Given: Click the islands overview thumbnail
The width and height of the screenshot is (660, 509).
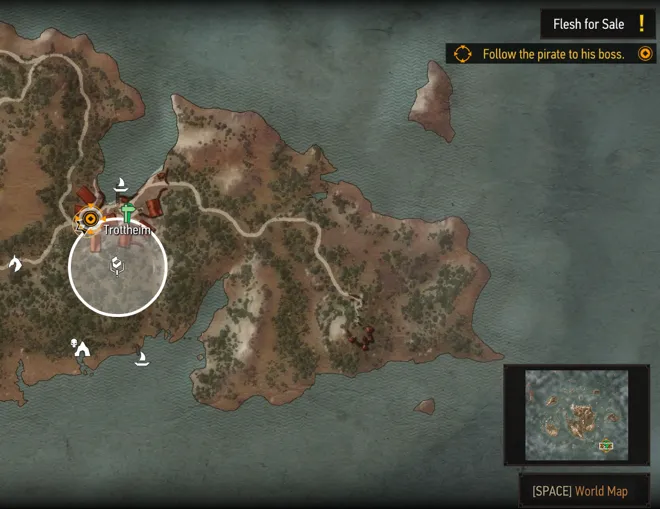Looking at the screenshot, I should pos(576,415).
